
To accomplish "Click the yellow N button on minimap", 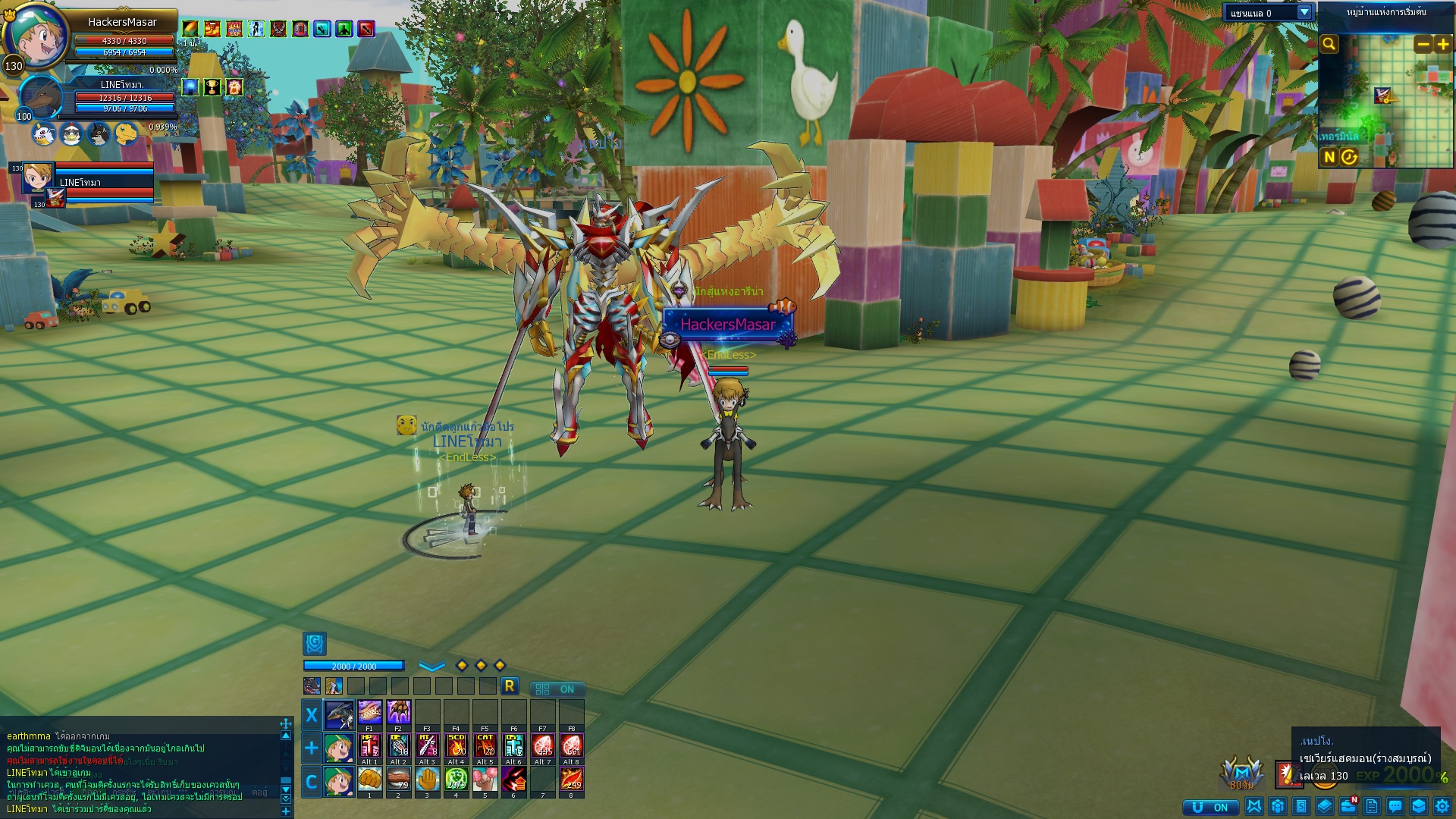I will (x=1329, y=157).
